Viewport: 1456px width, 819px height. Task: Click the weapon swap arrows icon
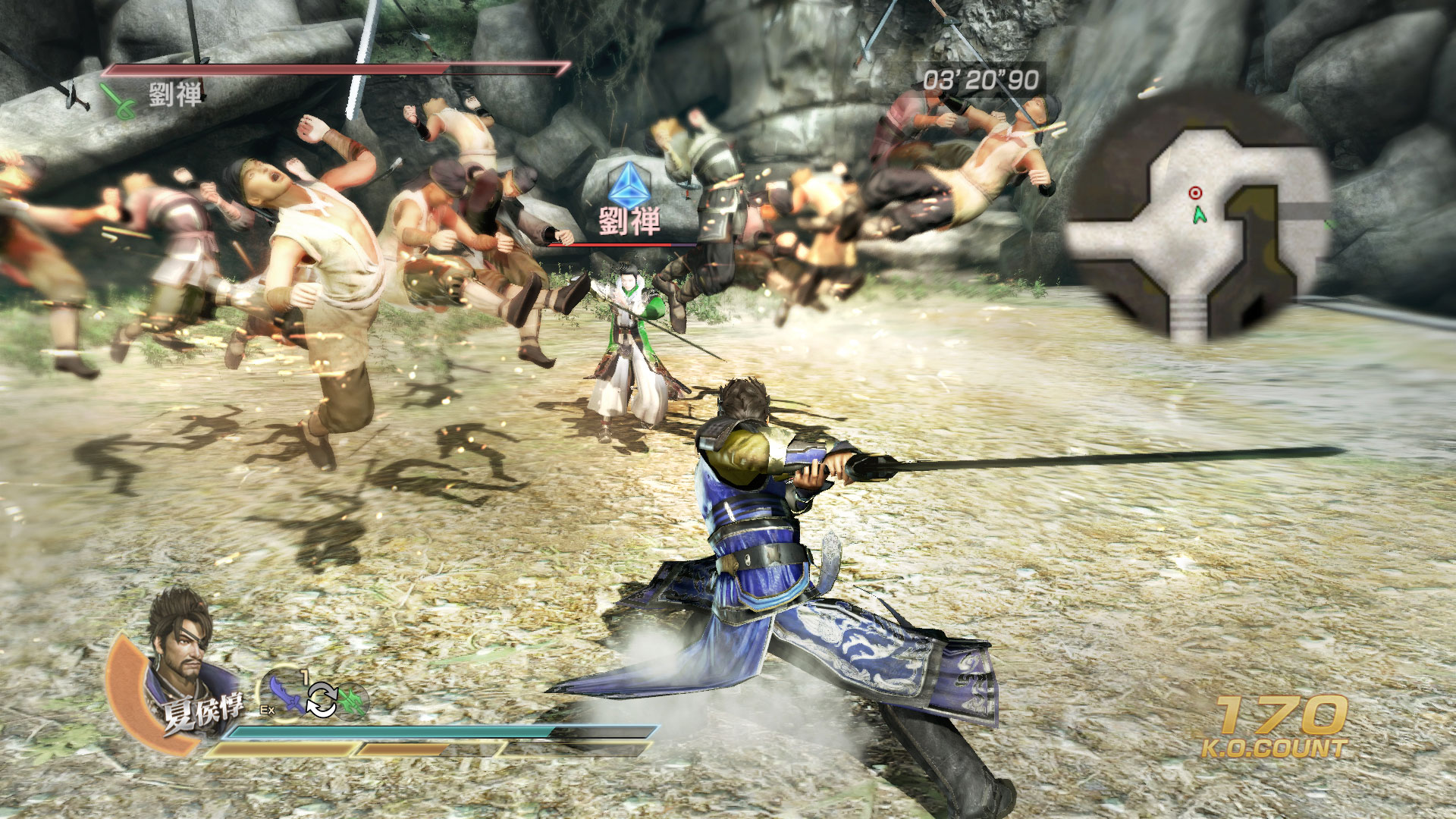[321, 699]
